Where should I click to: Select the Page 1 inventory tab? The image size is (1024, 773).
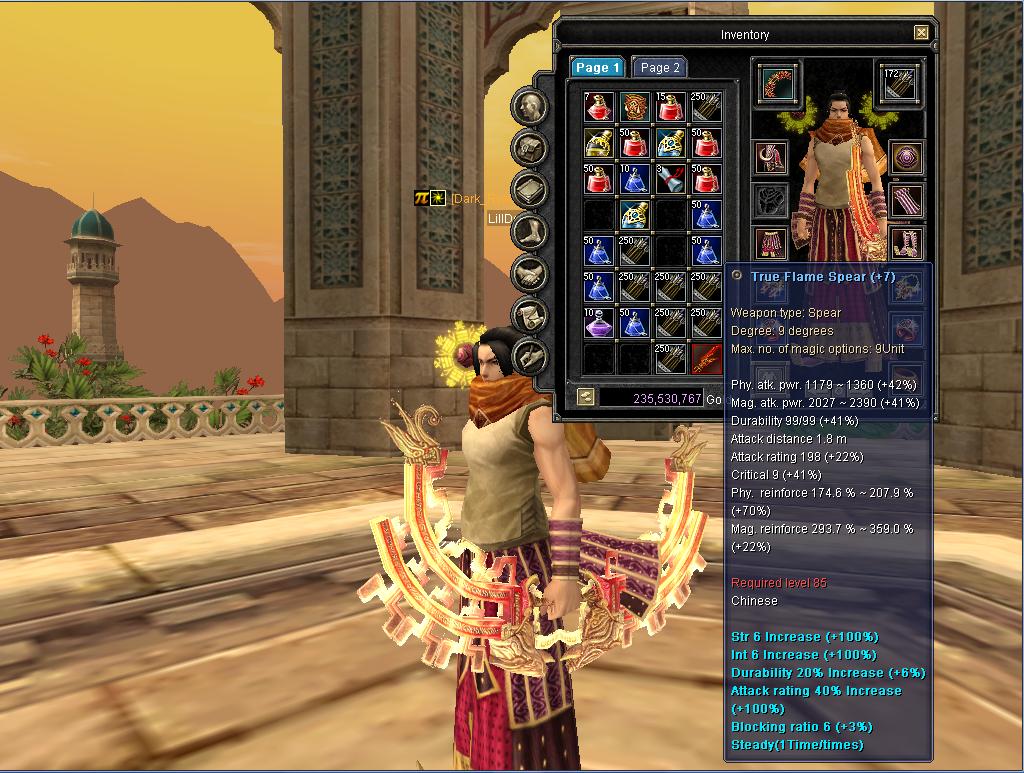(x=597, y=67)
